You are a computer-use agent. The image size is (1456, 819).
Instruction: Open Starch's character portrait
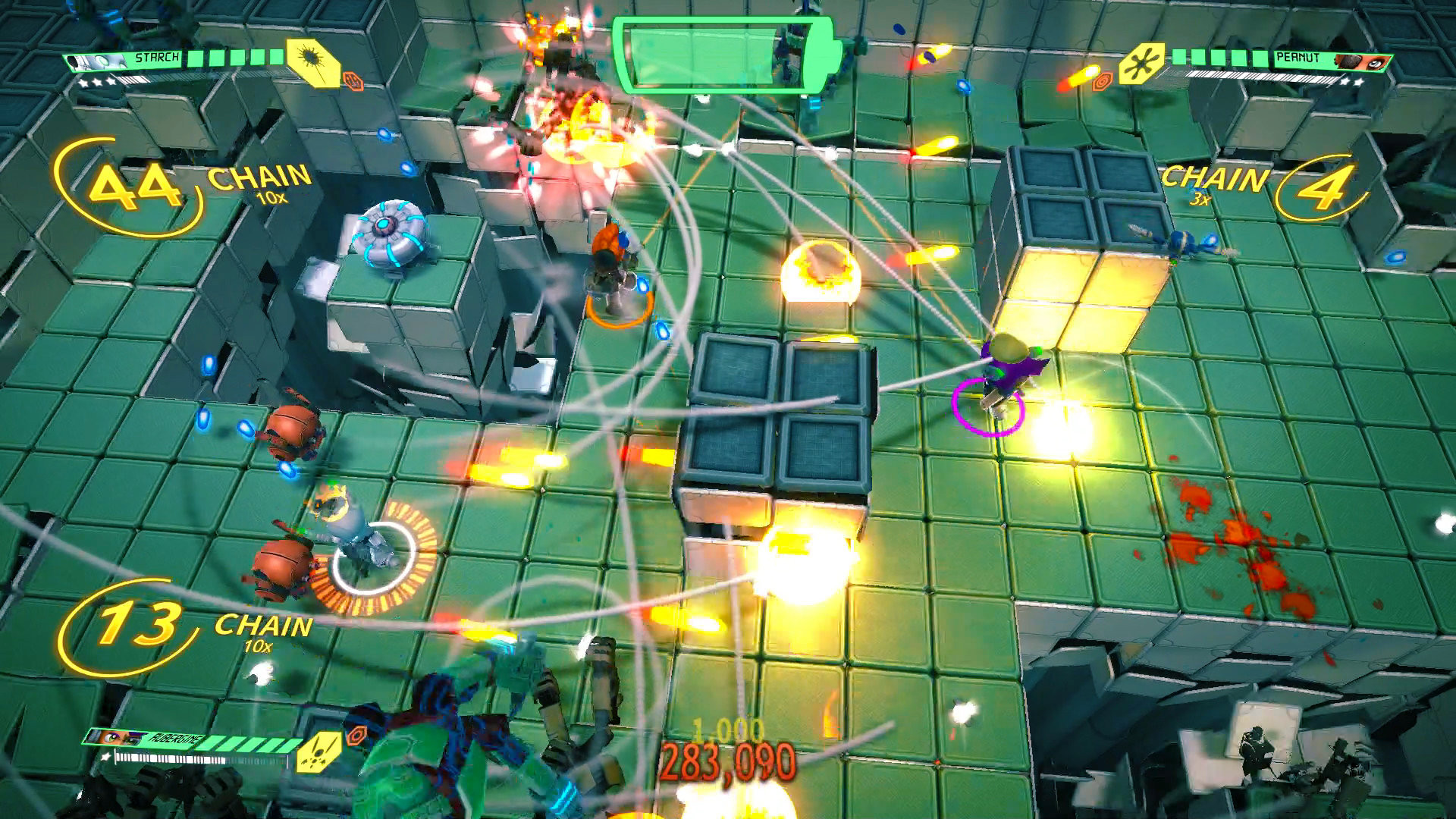coord(96,59)
